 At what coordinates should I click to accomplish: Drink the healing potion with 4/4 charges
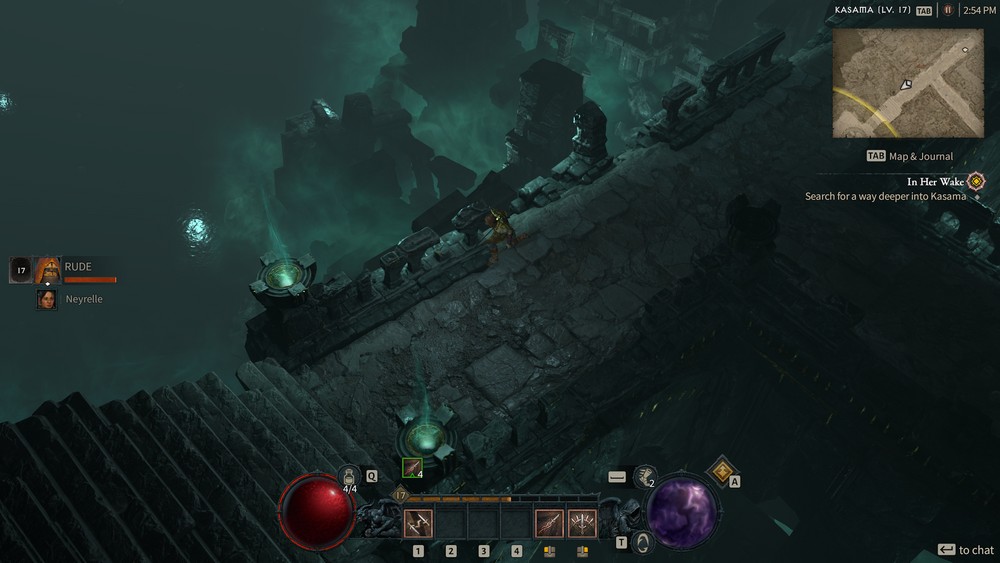click(x=350, y=477)
